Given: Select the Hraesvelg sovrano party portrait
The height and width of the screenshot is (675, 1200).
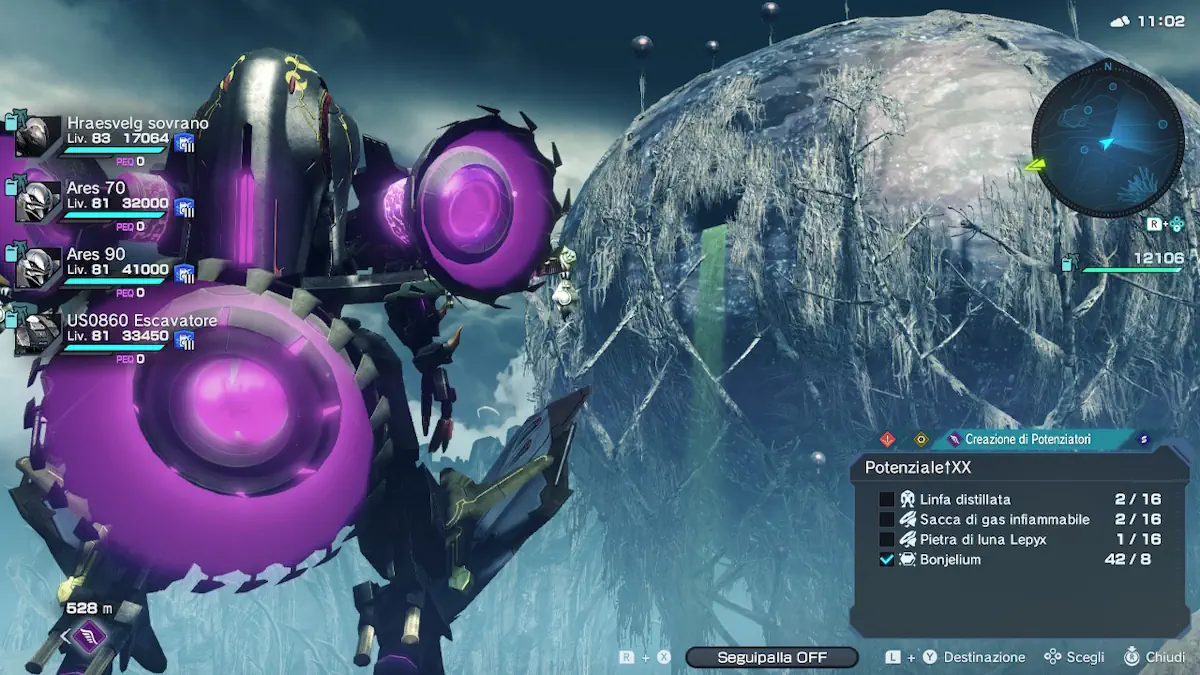Looking at the screenshot, I should [37, 136].
